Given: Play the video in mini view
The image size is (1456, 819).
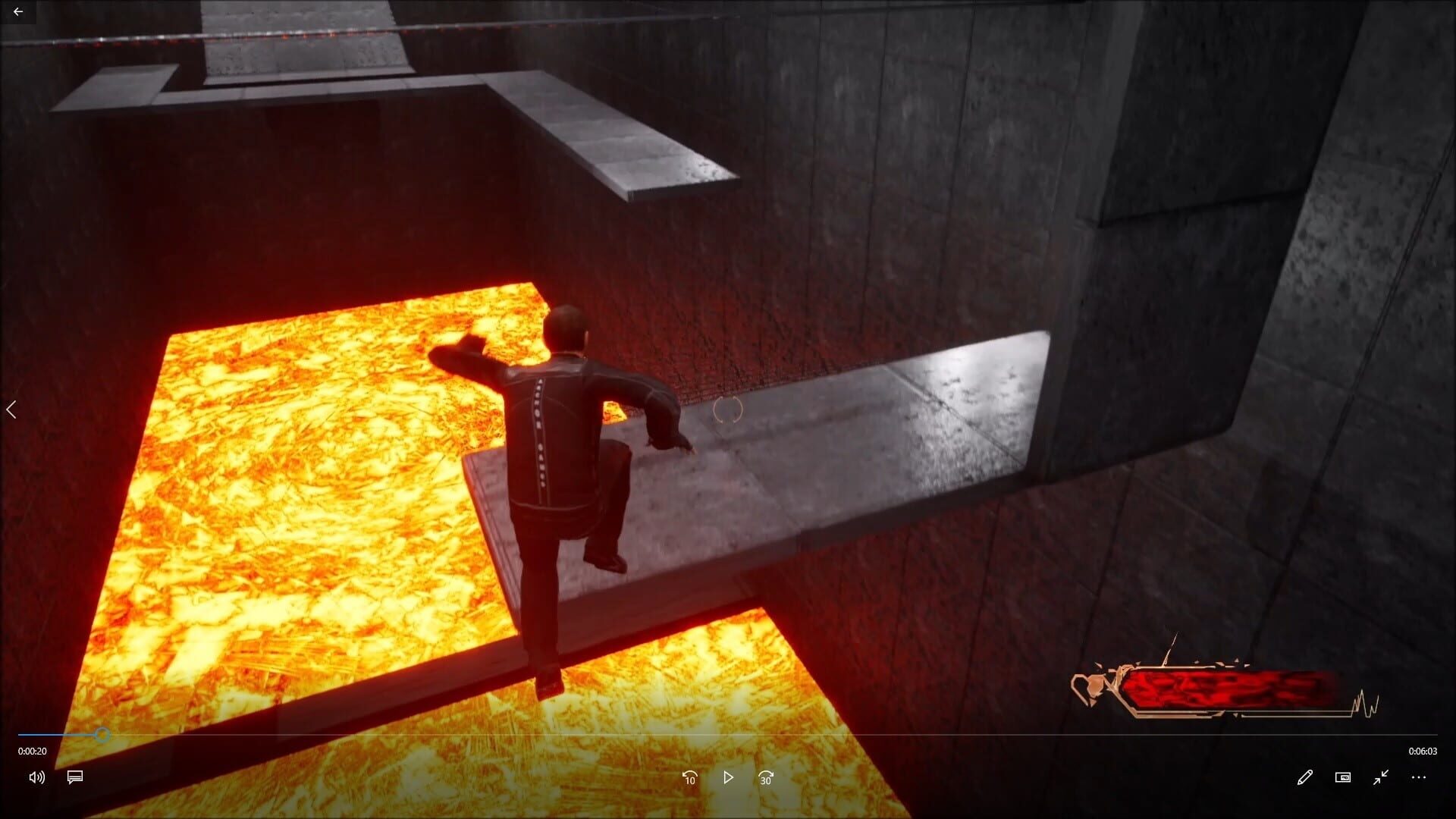Looking at the screenshot, I should pos(1342,777).
